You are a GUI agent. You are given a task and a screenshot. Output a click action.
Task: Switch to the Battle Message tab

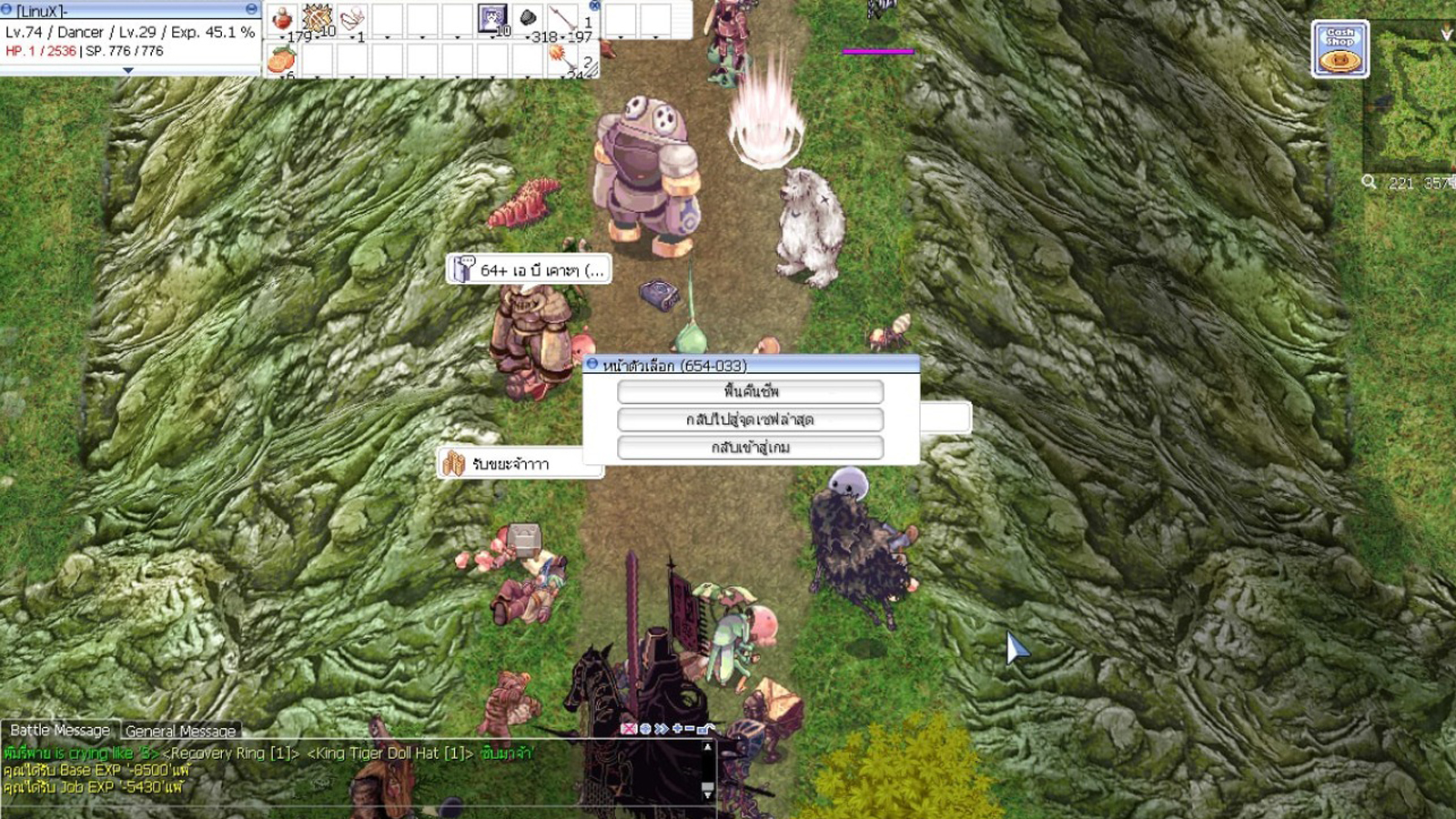tap(58, 732)
